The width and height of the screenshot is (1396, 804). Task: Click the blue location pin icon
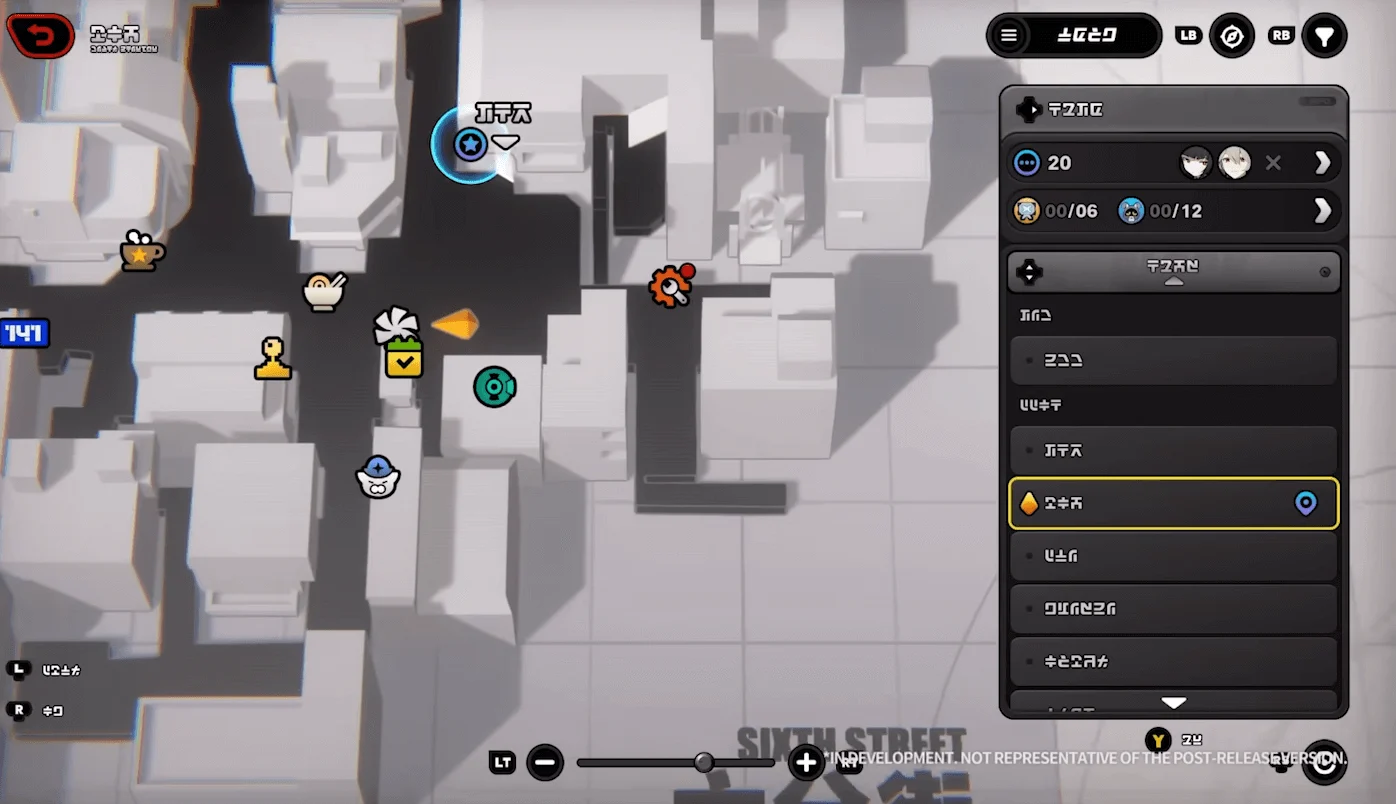(1305, 503)
